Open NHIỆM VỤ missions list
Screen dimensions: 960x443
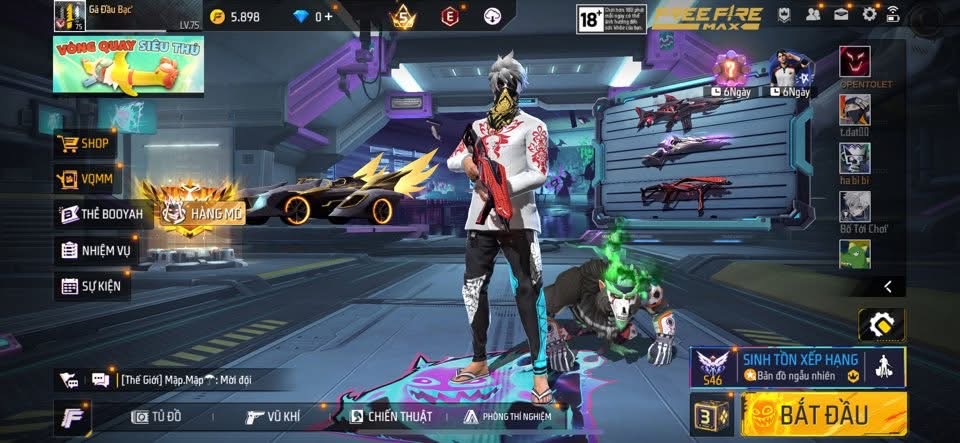[x=99, y=250]
